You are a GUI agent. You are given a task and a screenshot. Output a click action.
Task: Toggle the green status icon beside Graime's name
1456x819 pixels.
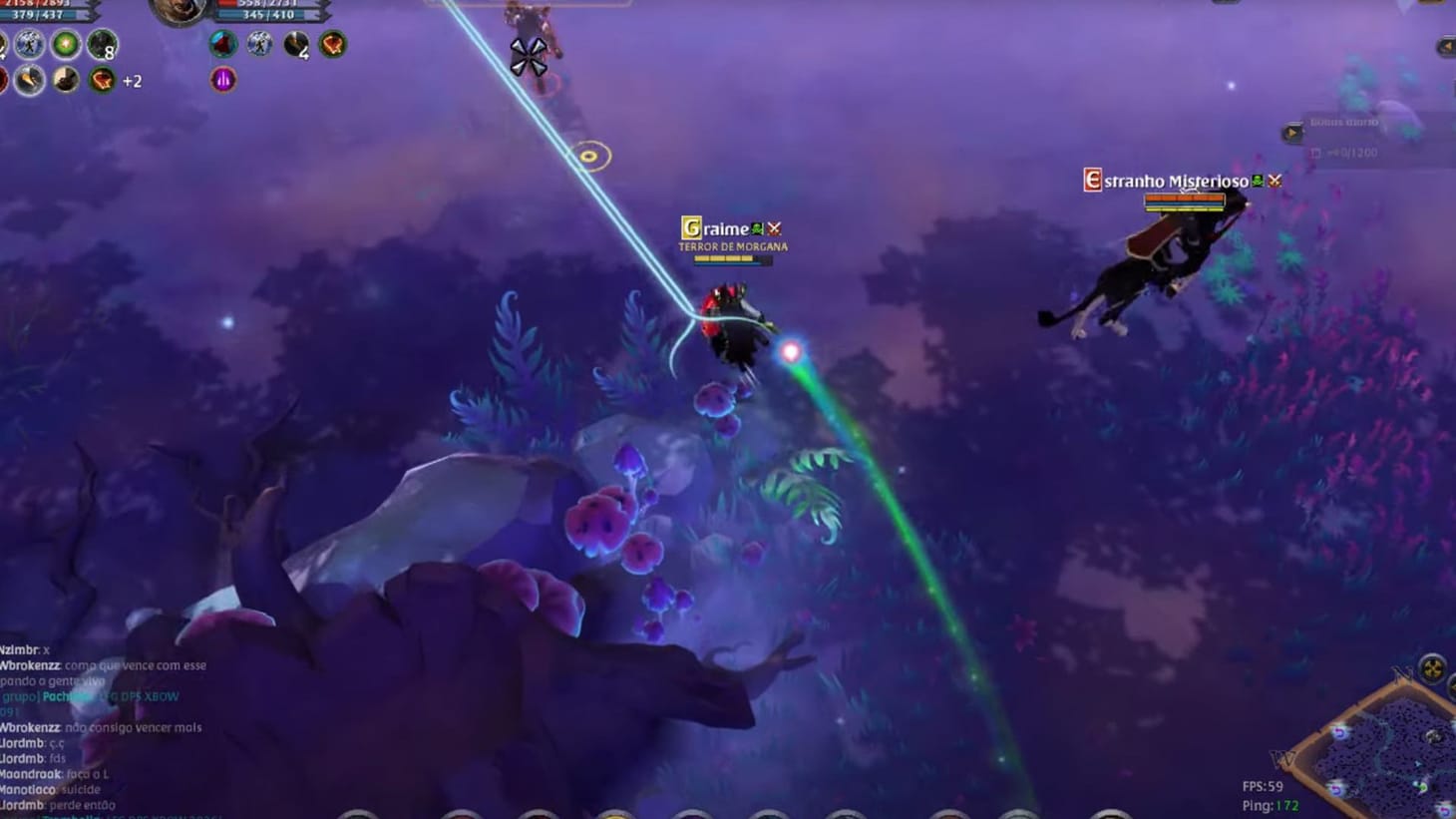coord(756,228)
